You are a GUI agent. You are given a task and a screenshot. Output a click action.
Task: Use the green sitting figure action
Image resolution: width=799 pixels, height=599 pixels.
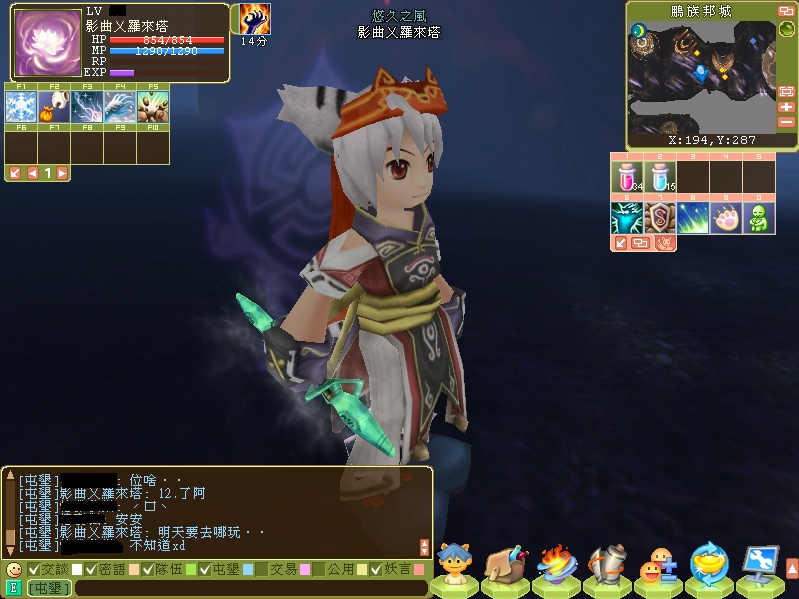point(759,218)
